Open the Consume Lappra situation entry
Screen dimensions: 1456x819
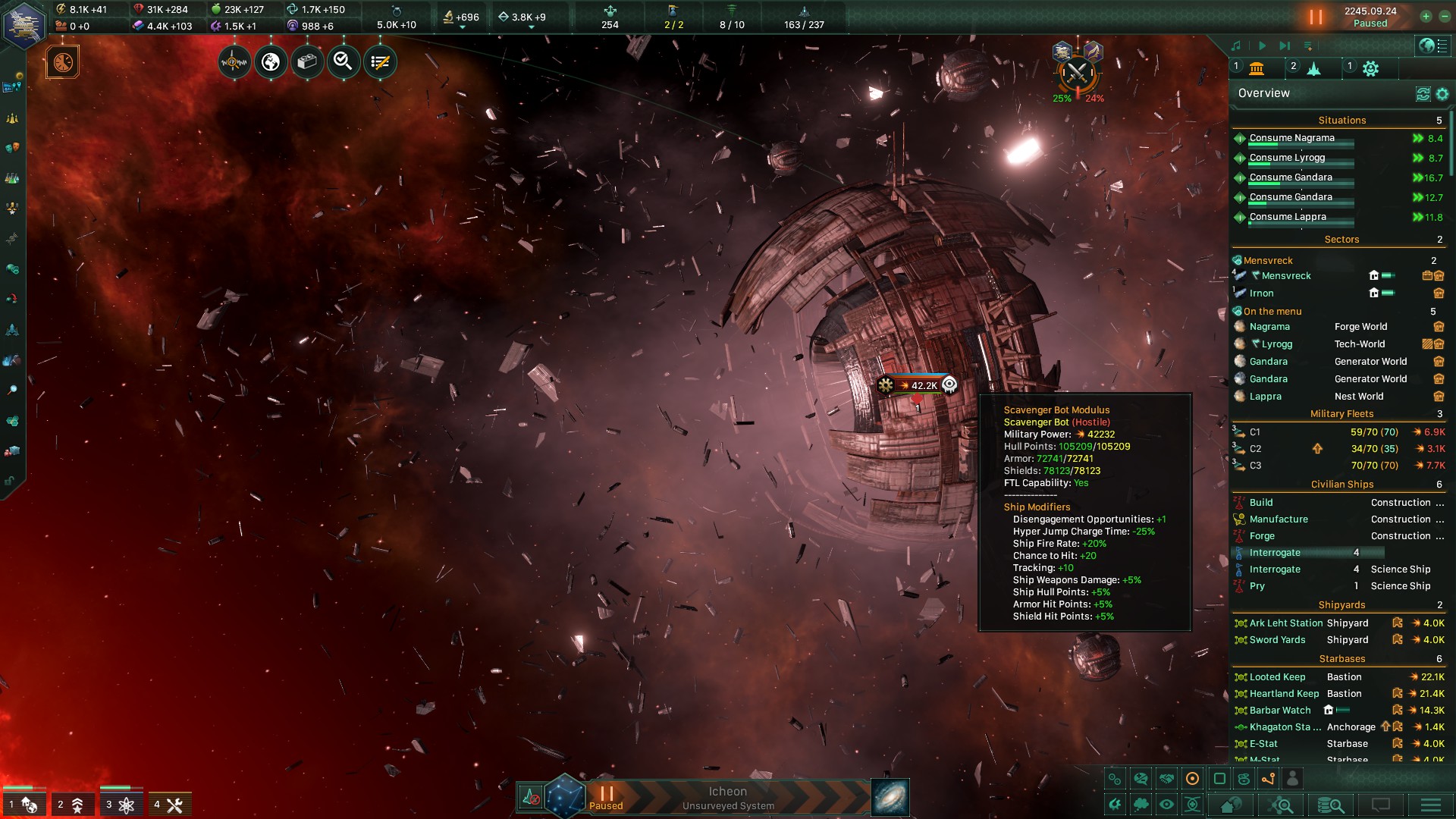(1288, 217)
